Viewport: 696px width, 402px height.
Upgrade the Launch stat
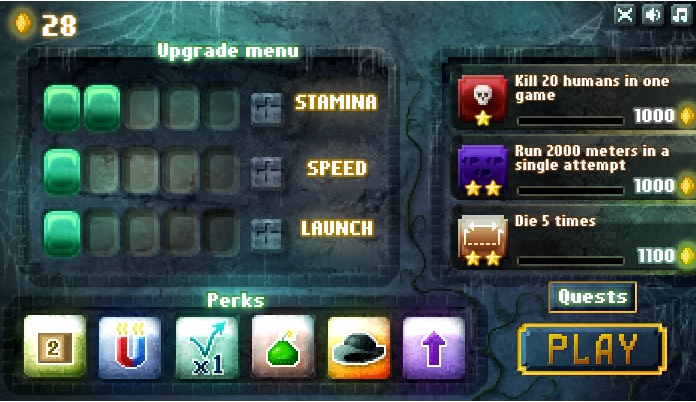pos(267,229)
